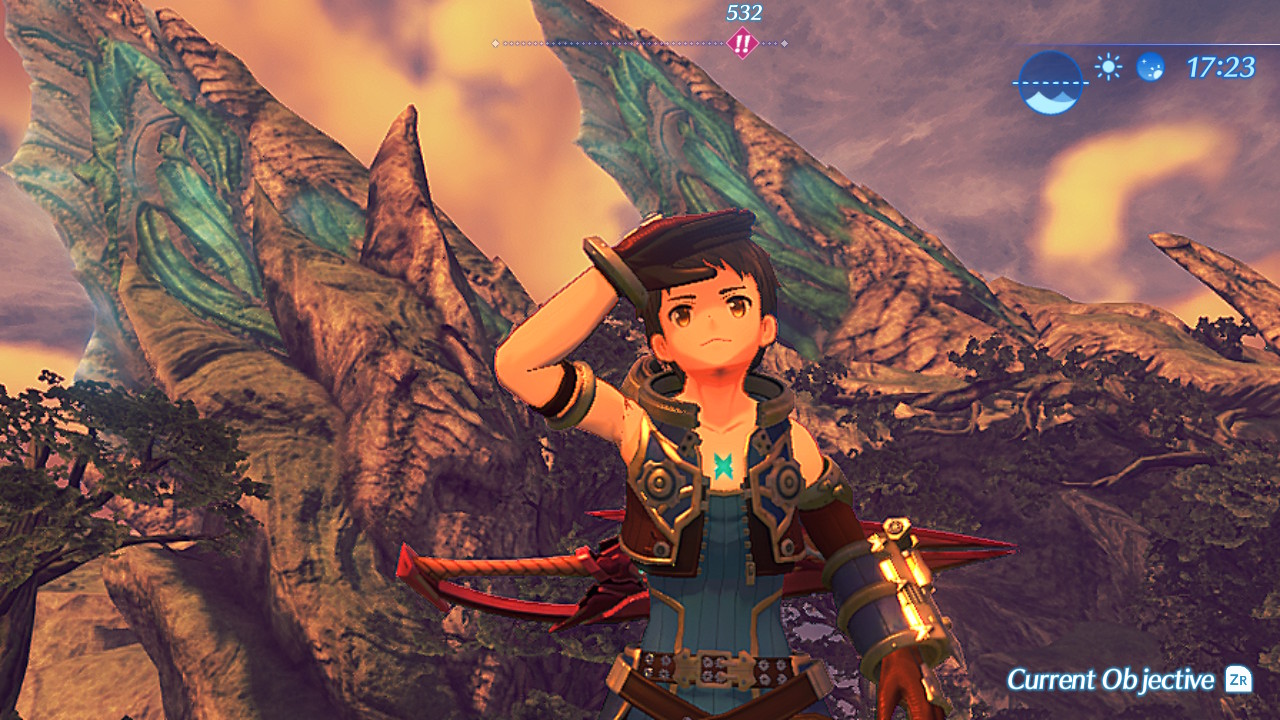Select the cloud sea tide level icon
1280x720 pixels.
(1049, 83)
